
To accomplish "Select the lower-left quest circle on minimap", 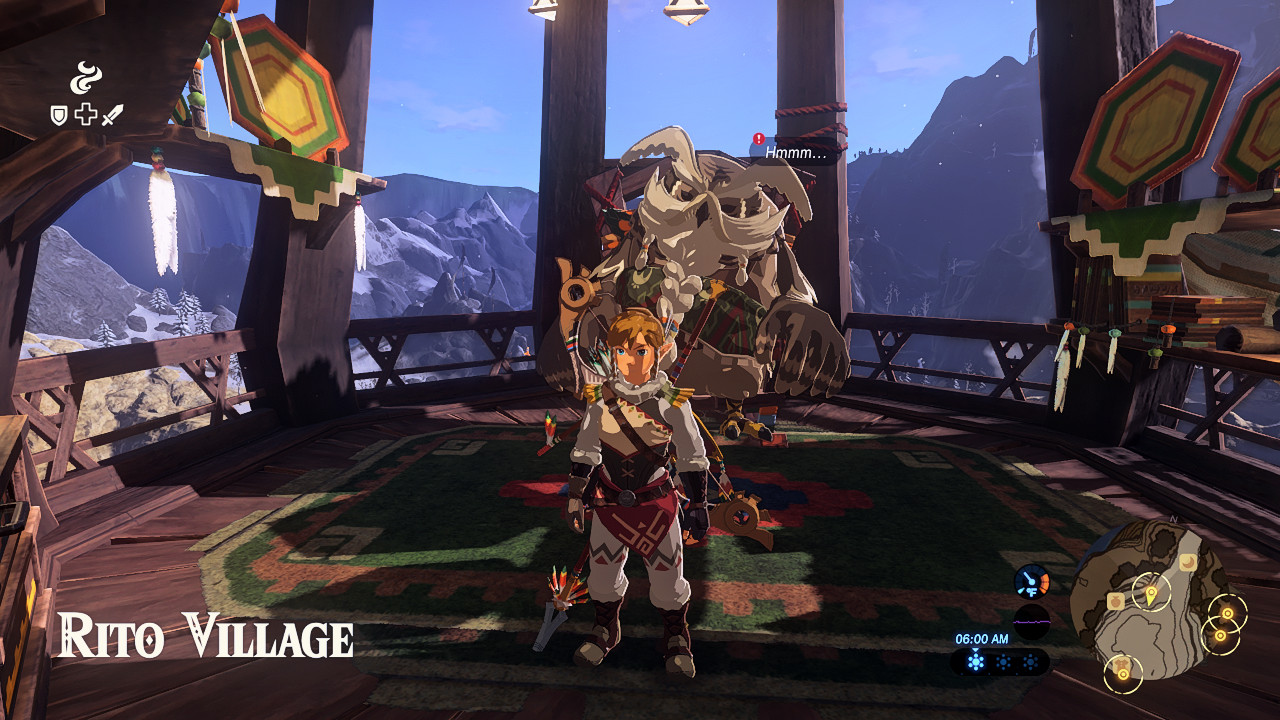I will point(1123,674).
